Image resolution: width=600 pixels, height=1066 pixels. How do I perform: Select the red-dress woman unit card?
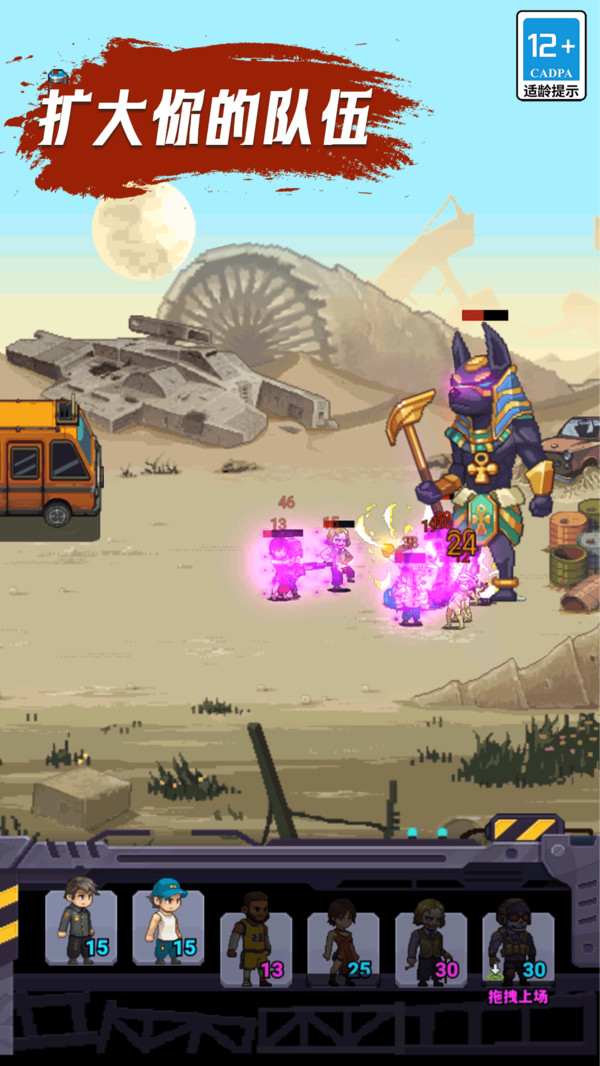[343, 948]
